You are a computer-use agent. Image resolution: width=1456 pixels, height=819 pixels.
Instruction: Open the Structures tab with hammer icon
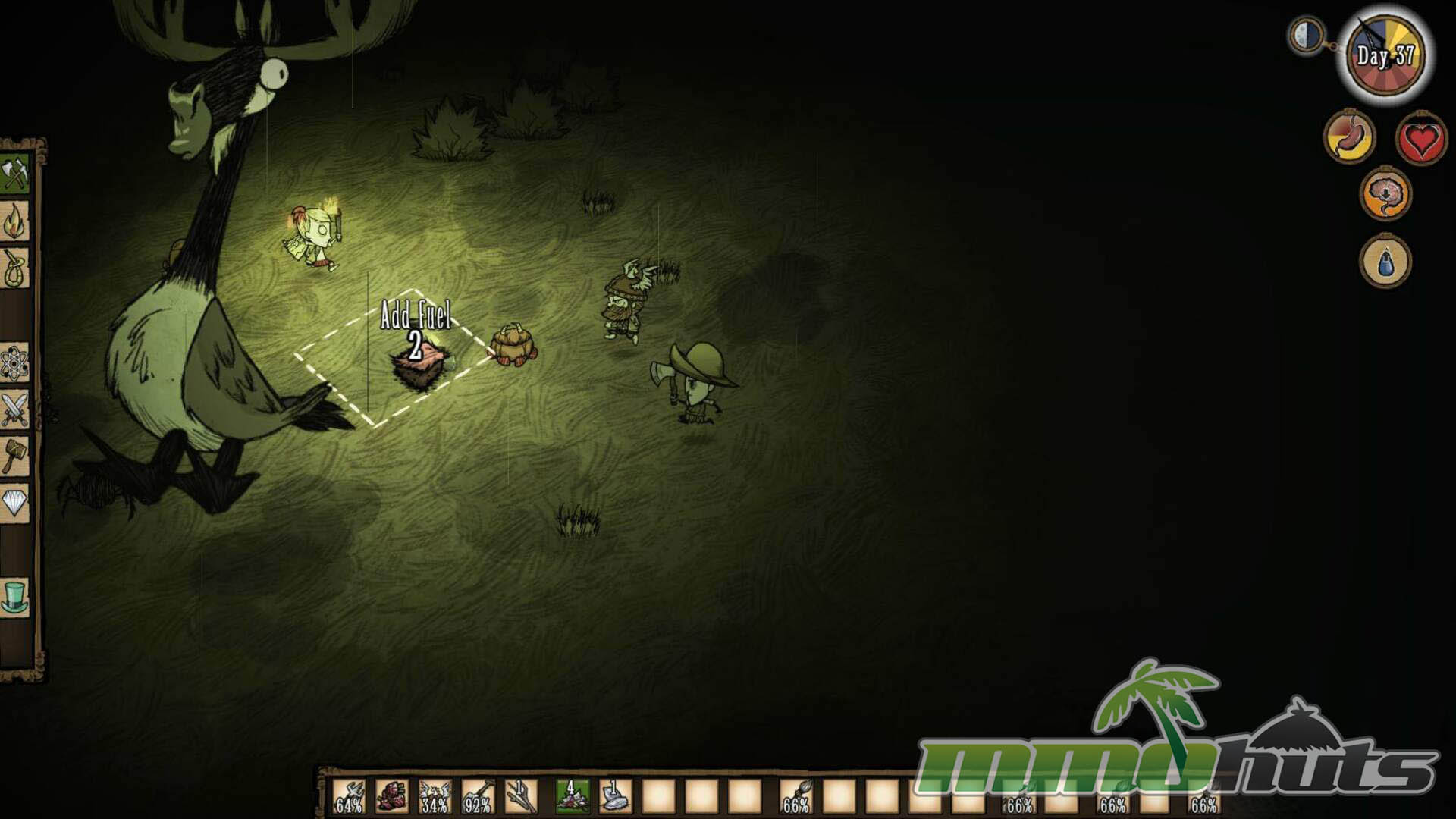[15, 457]
